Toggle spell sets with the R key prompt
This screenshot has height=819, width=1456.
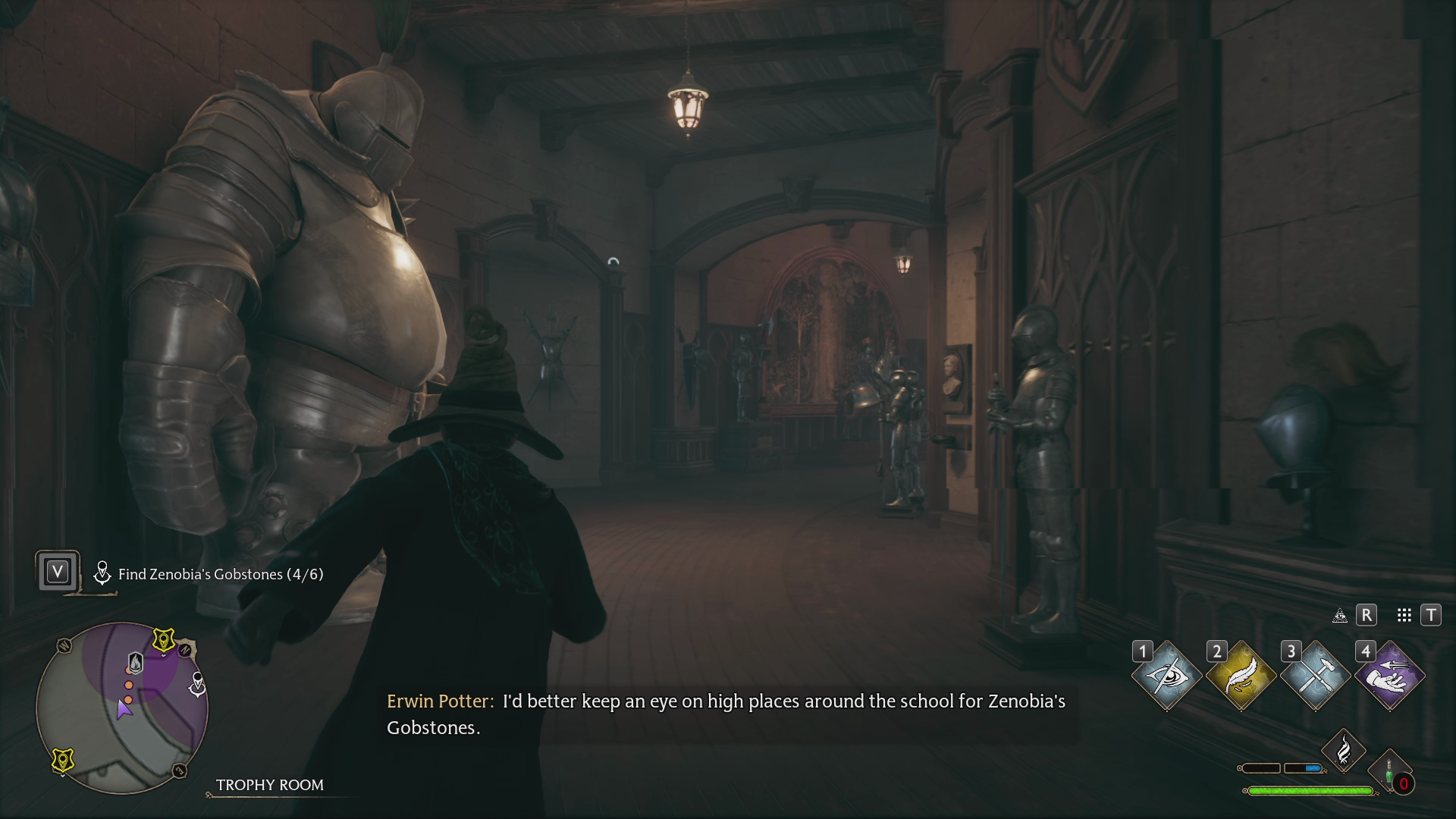point(1367,616)
